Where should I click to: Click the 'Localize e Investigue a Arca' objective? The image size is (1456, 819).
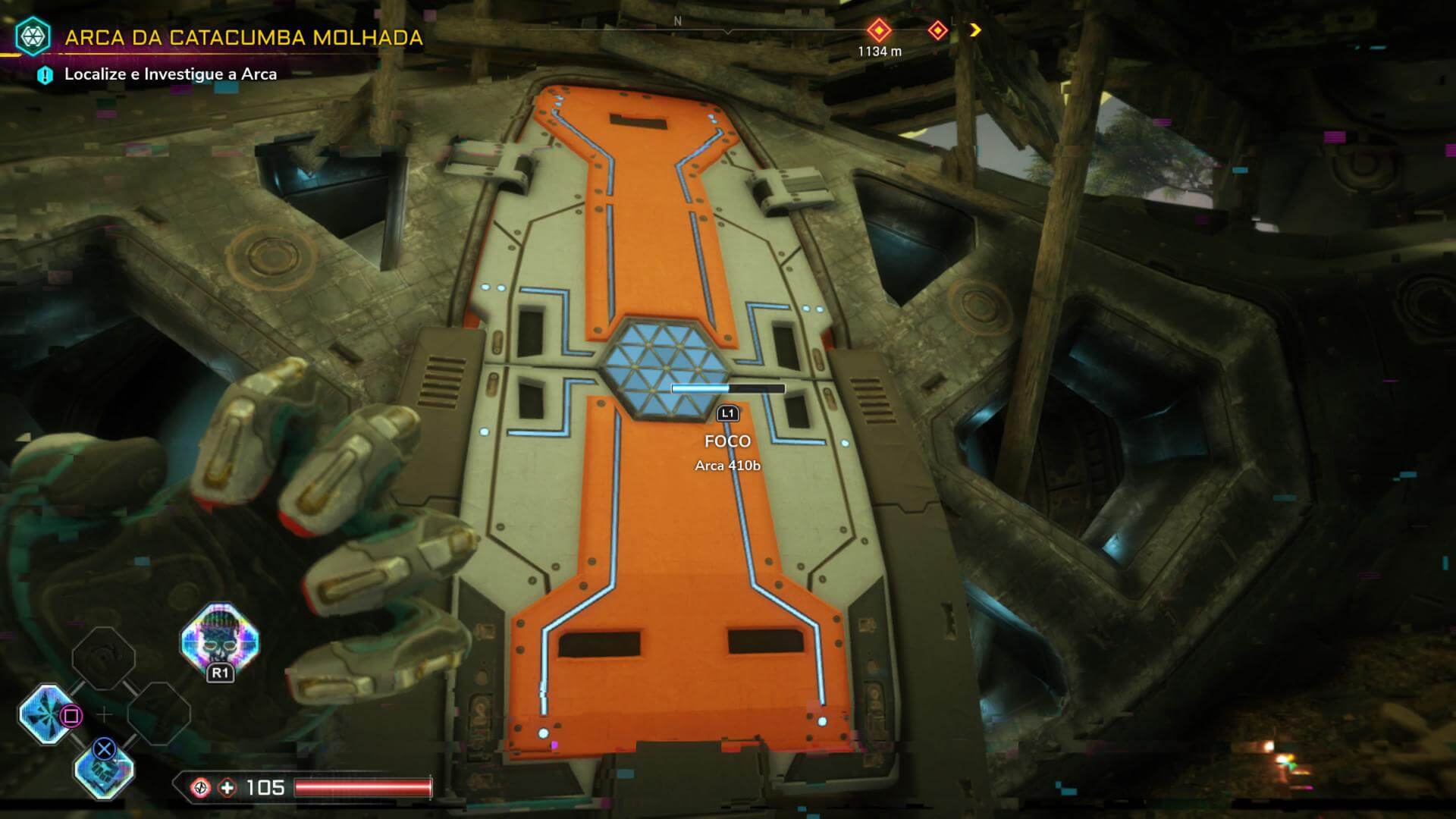pos(170,74)
